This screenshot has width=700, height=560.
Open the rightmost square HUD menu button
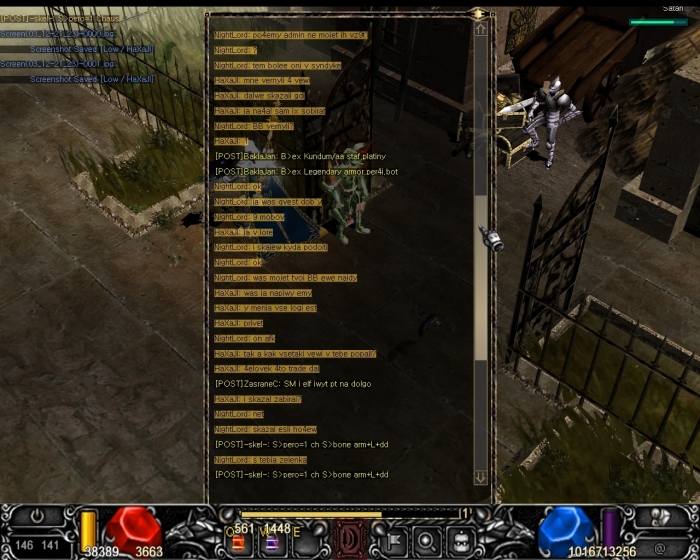point(461,541)
